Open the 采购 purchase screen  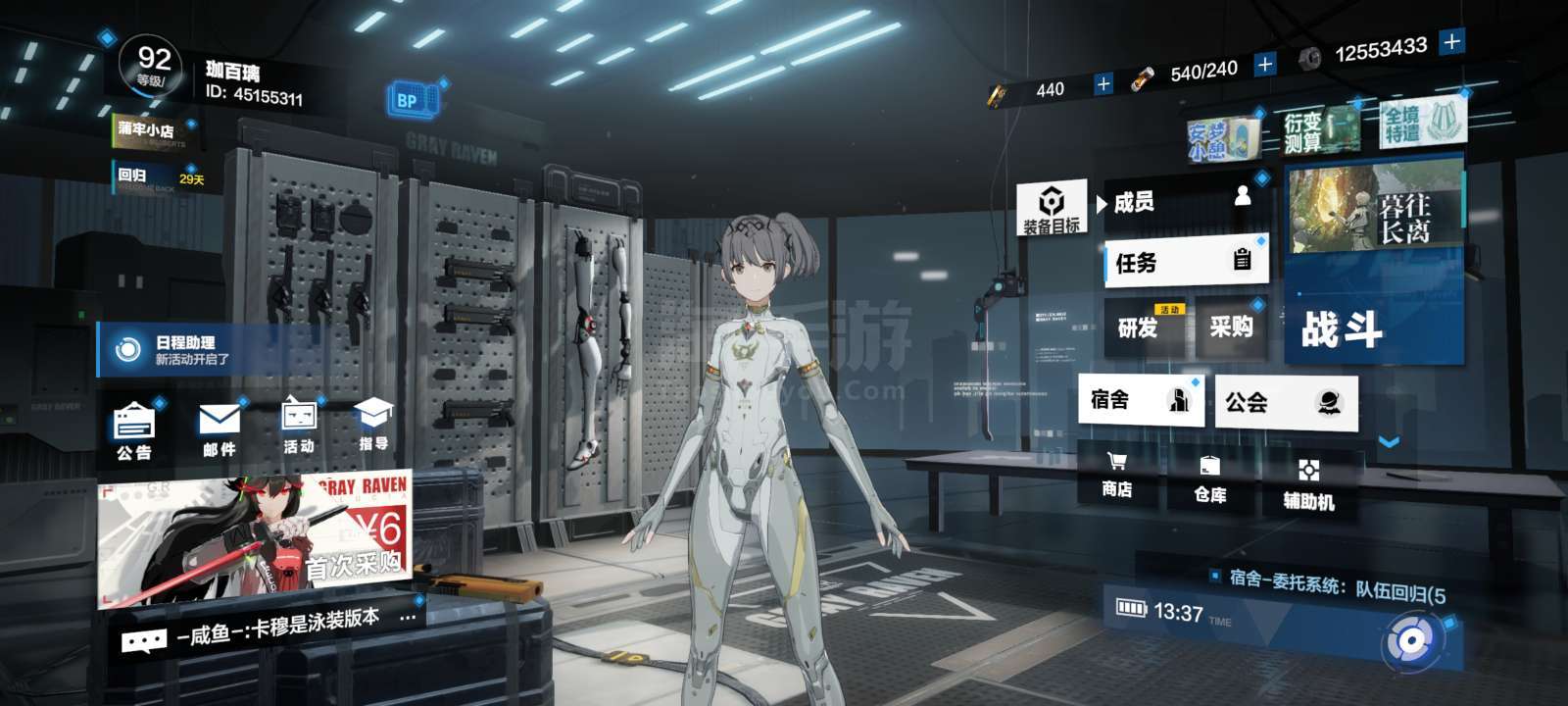pyautogui.click(x=1231, y=327)
